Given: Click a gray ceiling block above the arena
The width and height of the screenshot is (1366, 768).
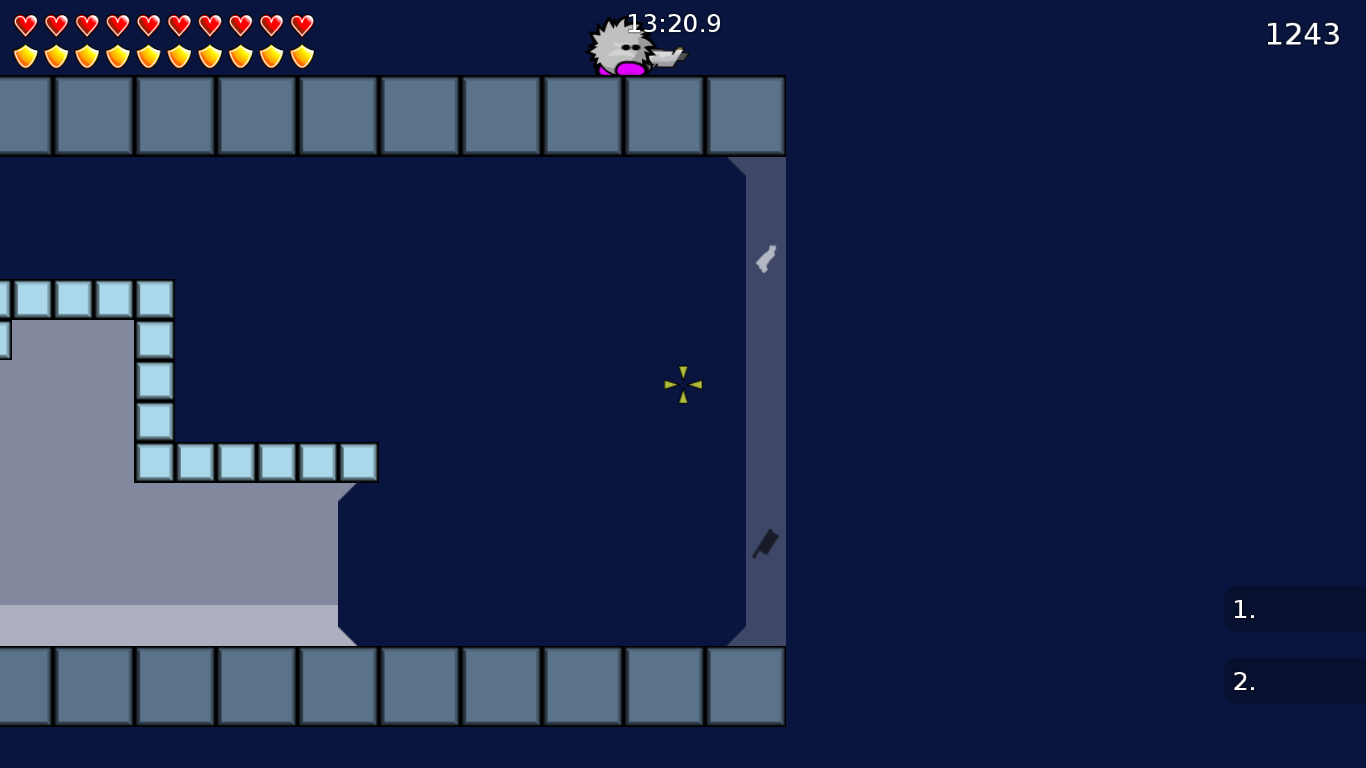Looking at the screenshot, I should click(338, 115).
